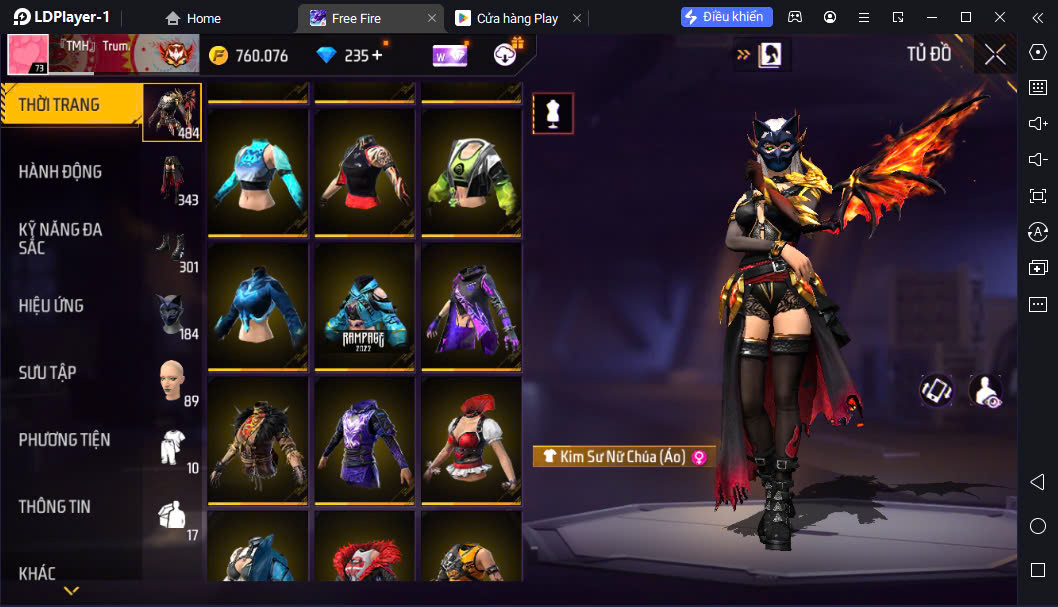This screenshot has width=1058, height=607.
Task: Pick the red and white corset top
Action: point(468,439)
